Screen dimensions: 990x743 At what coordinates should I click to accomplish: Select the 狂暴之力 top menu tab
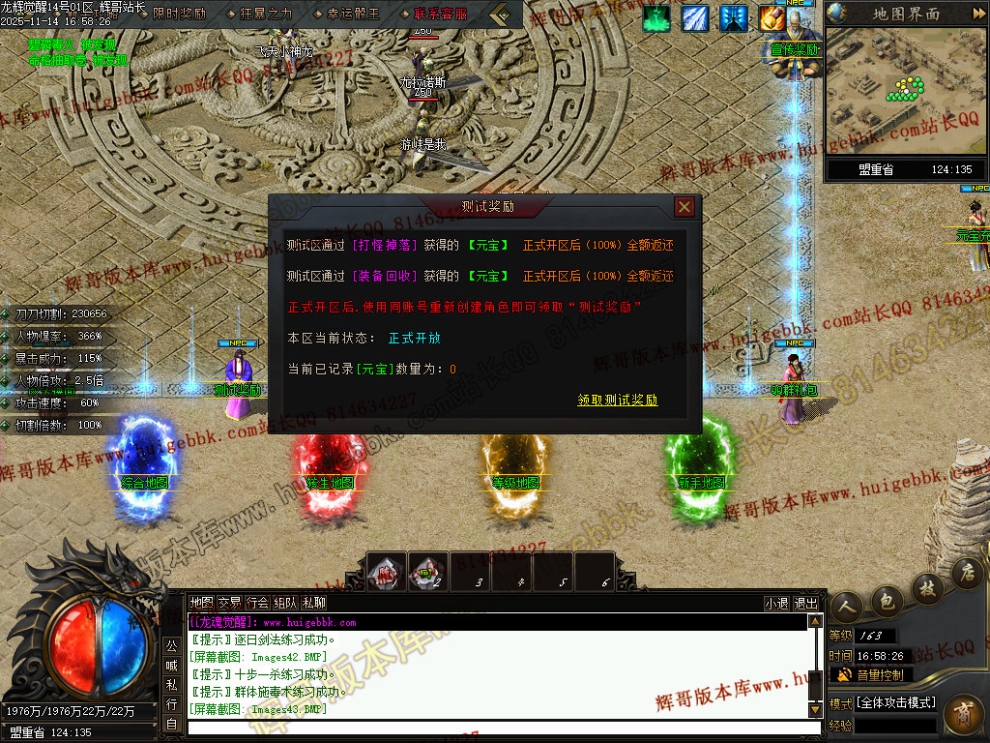(x=266, y=14)
